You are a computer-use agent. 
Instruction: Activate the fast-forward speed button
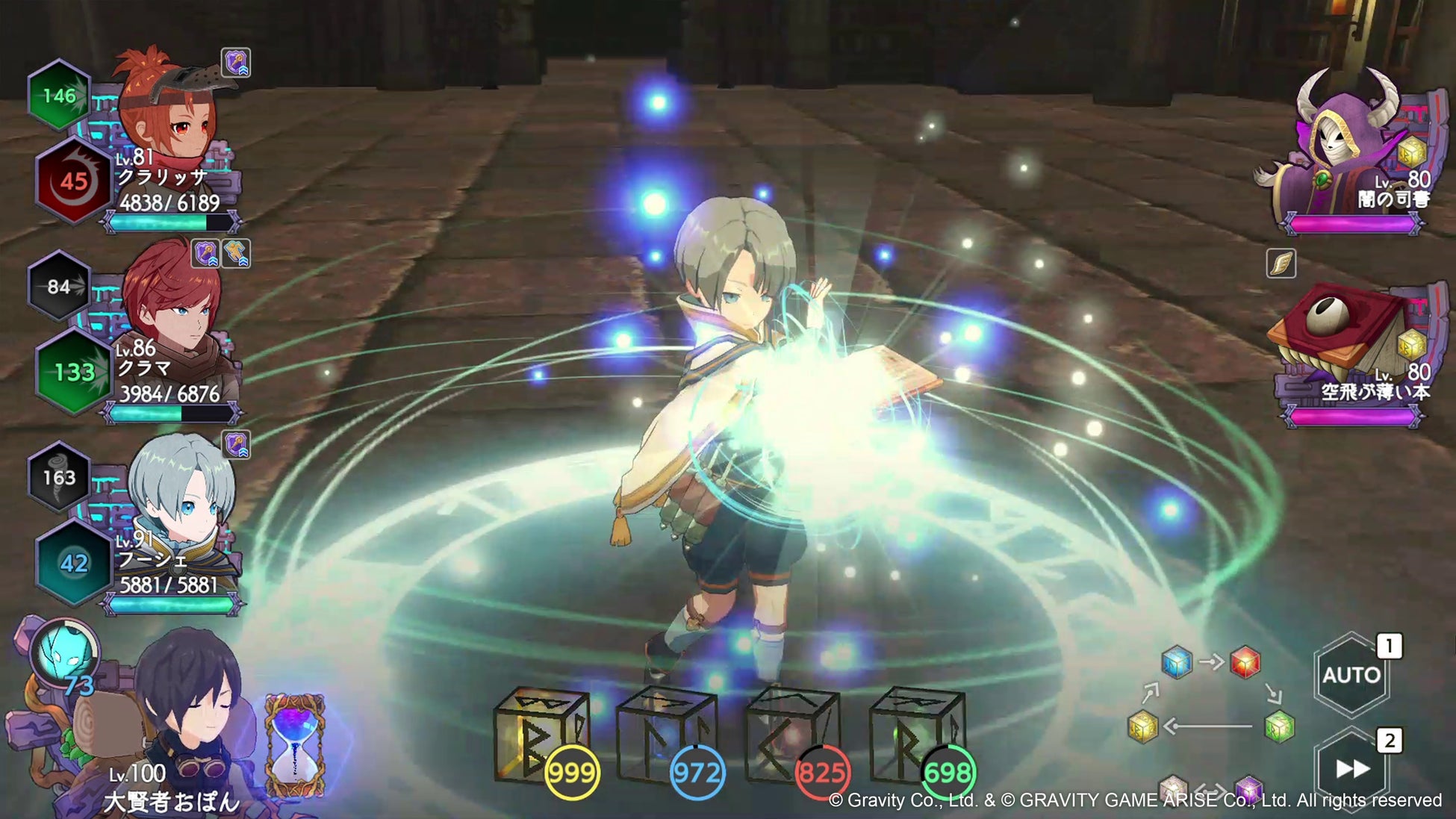pos(1351,768)
